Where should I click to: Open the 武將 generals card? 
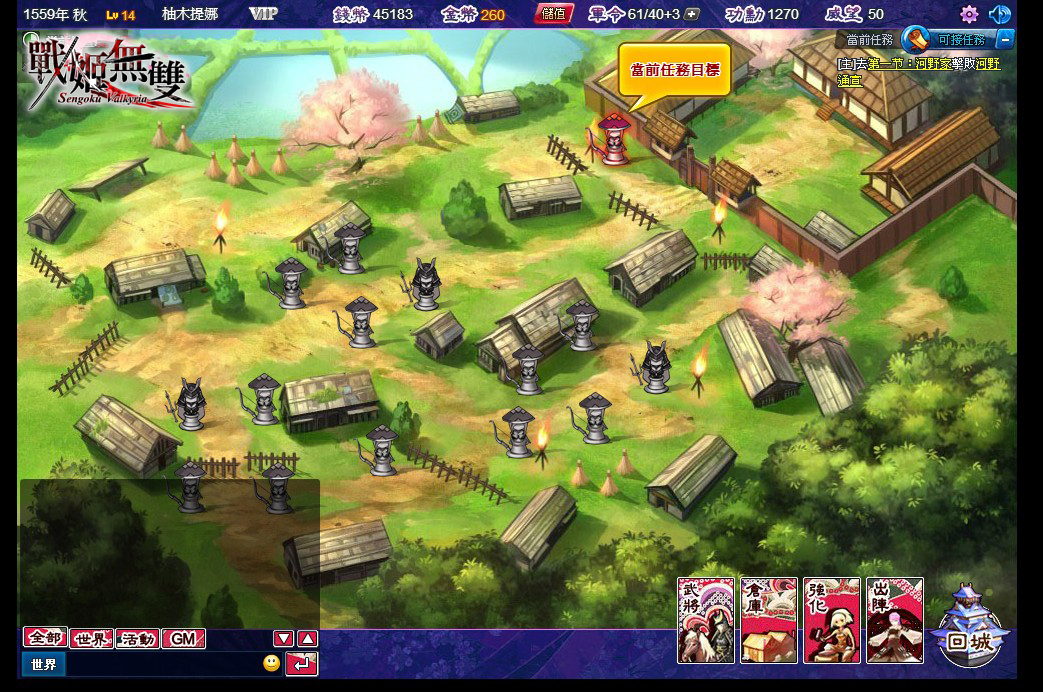(706, 620)
